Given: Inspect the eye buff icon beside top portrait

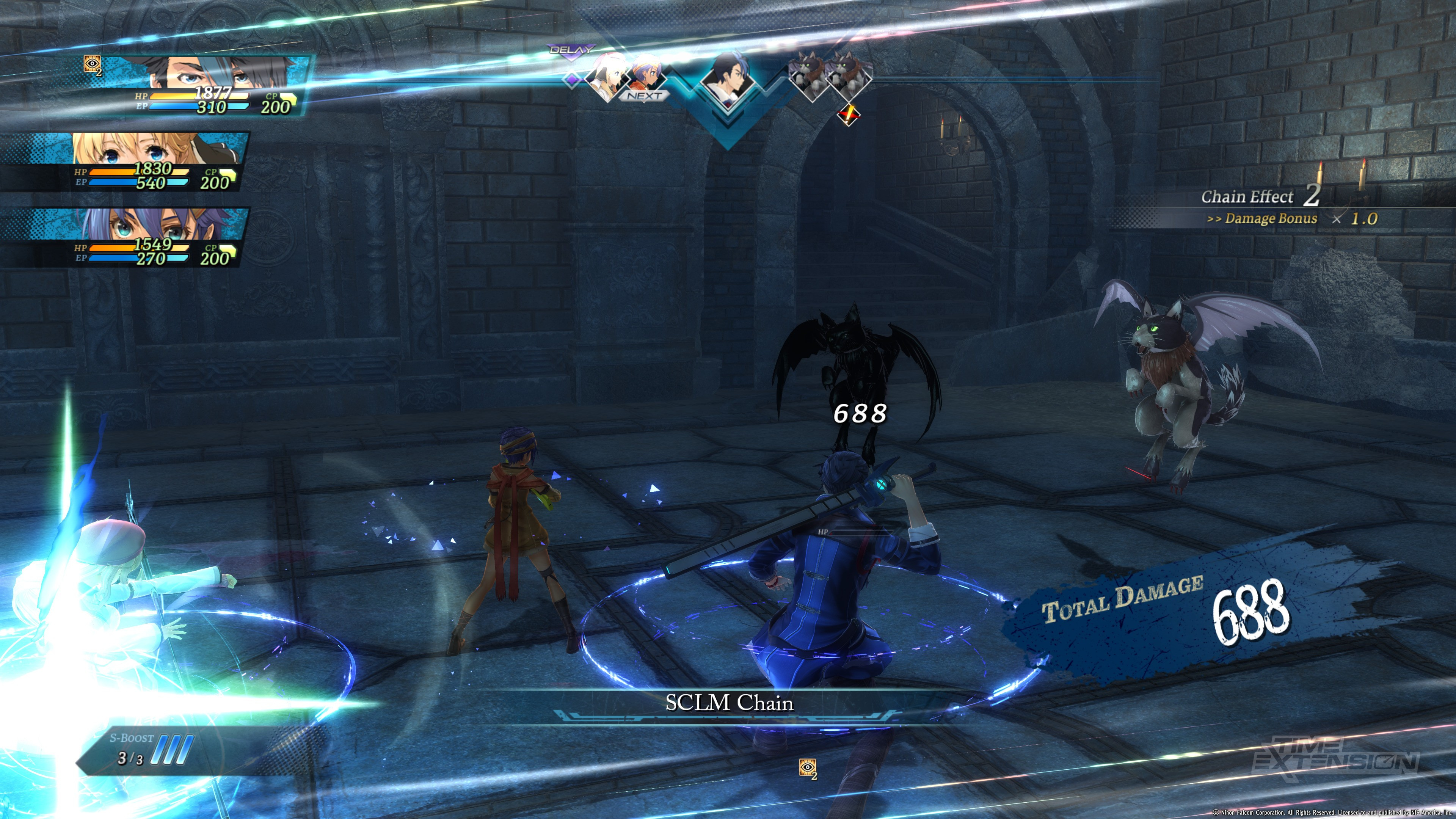Looking at the screenshot, I should (92, 64).
